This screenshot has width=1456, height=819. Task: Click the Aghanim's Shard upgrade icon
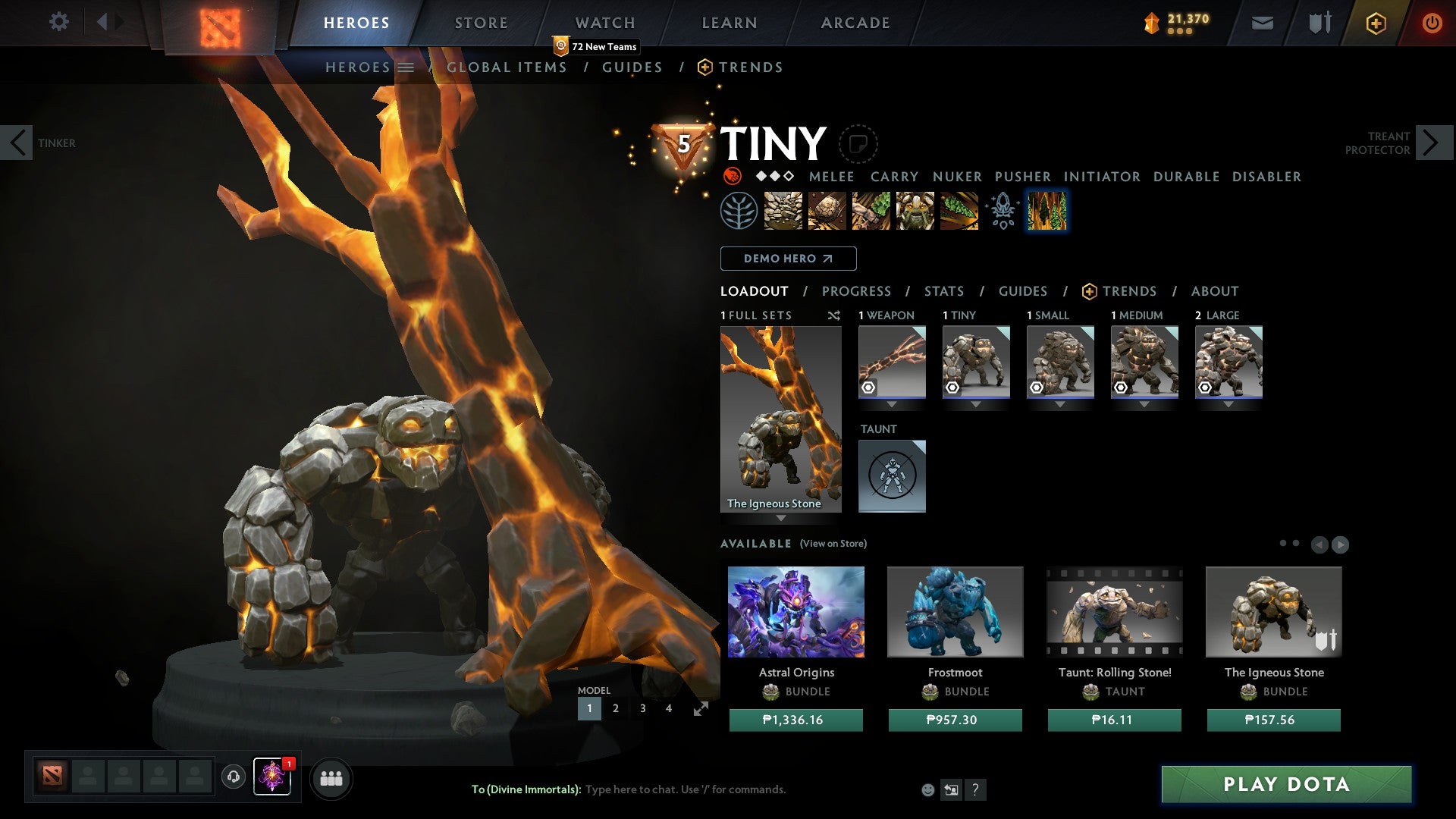coord(1002,212)
